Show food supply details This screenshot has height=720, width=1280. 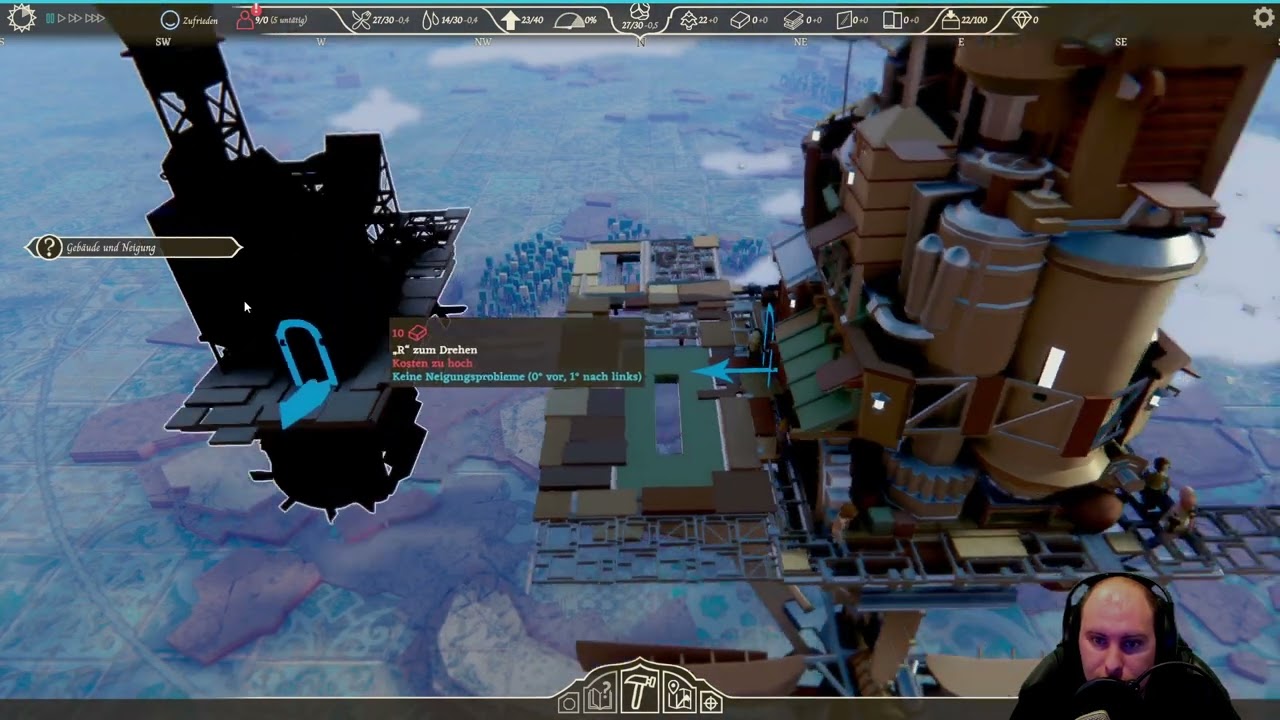[361, 20]
